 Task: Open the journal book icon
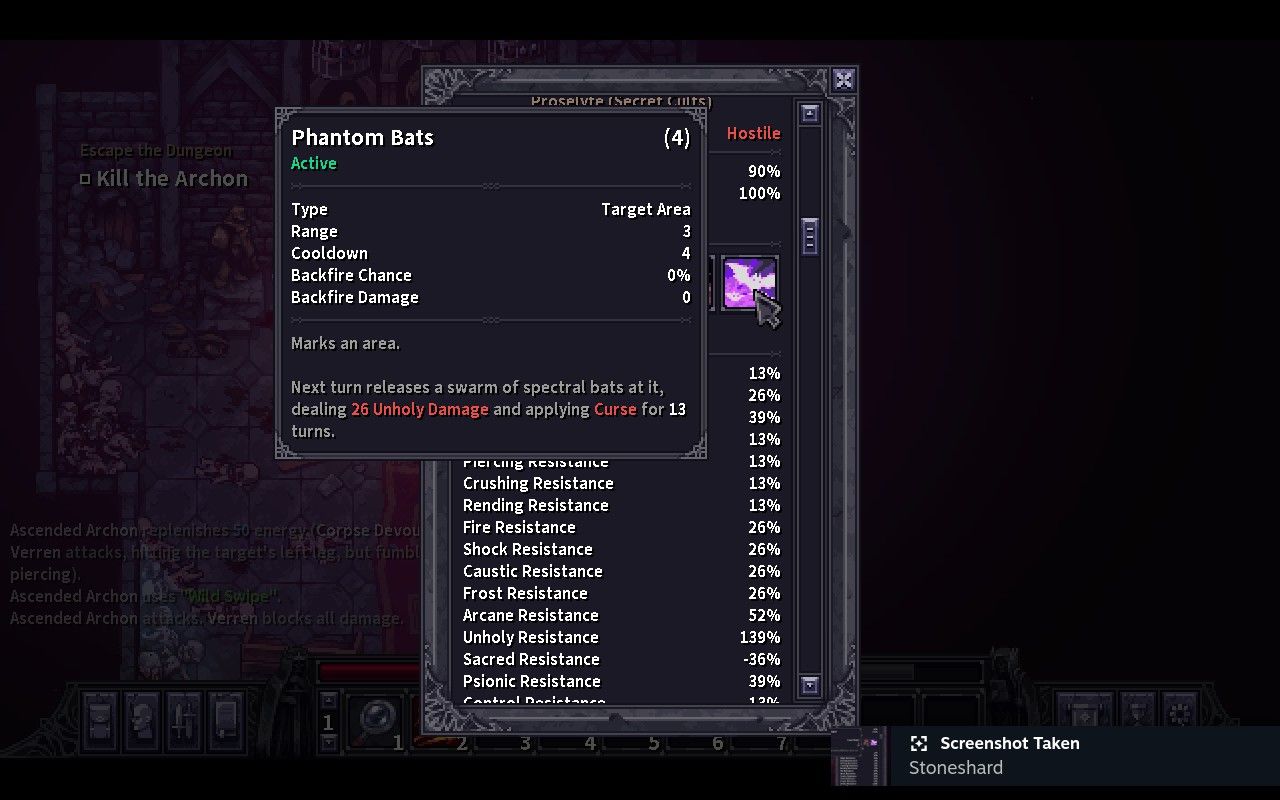click(x=226, y=722)
